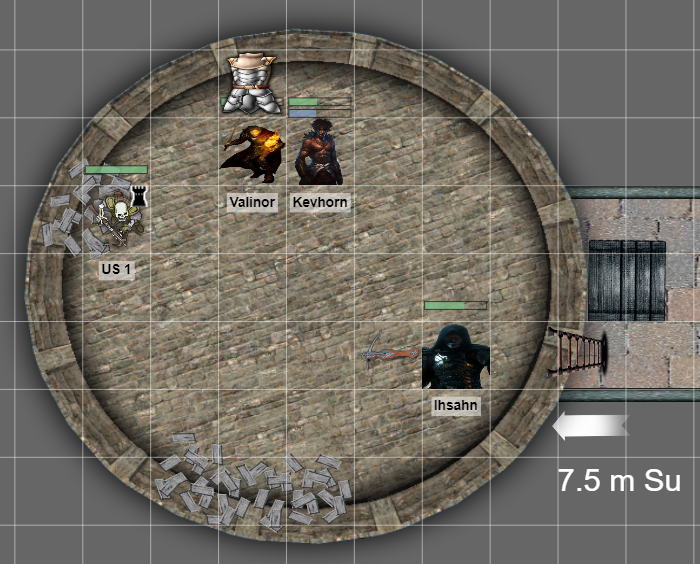Image resolution: width=700 pixels, height=564 pixels.
Task: Pick the plate armor token above Valinor
Action: (250, 85)
